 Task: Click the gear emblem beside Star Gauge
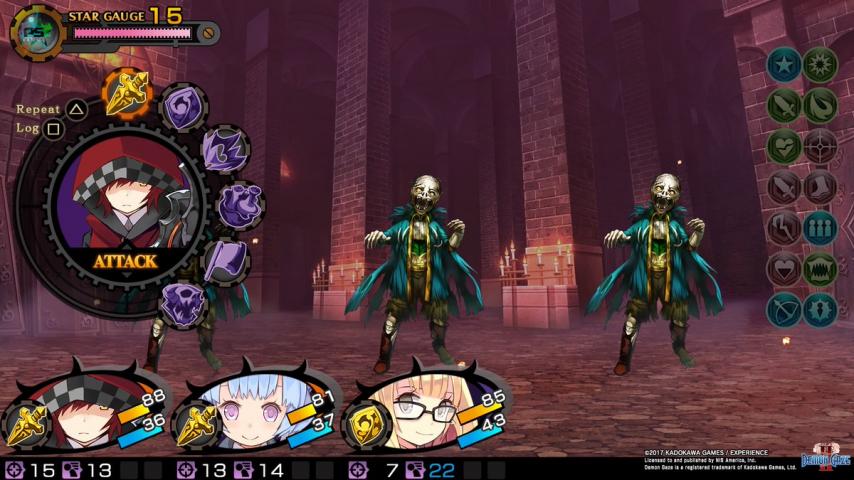37,32
